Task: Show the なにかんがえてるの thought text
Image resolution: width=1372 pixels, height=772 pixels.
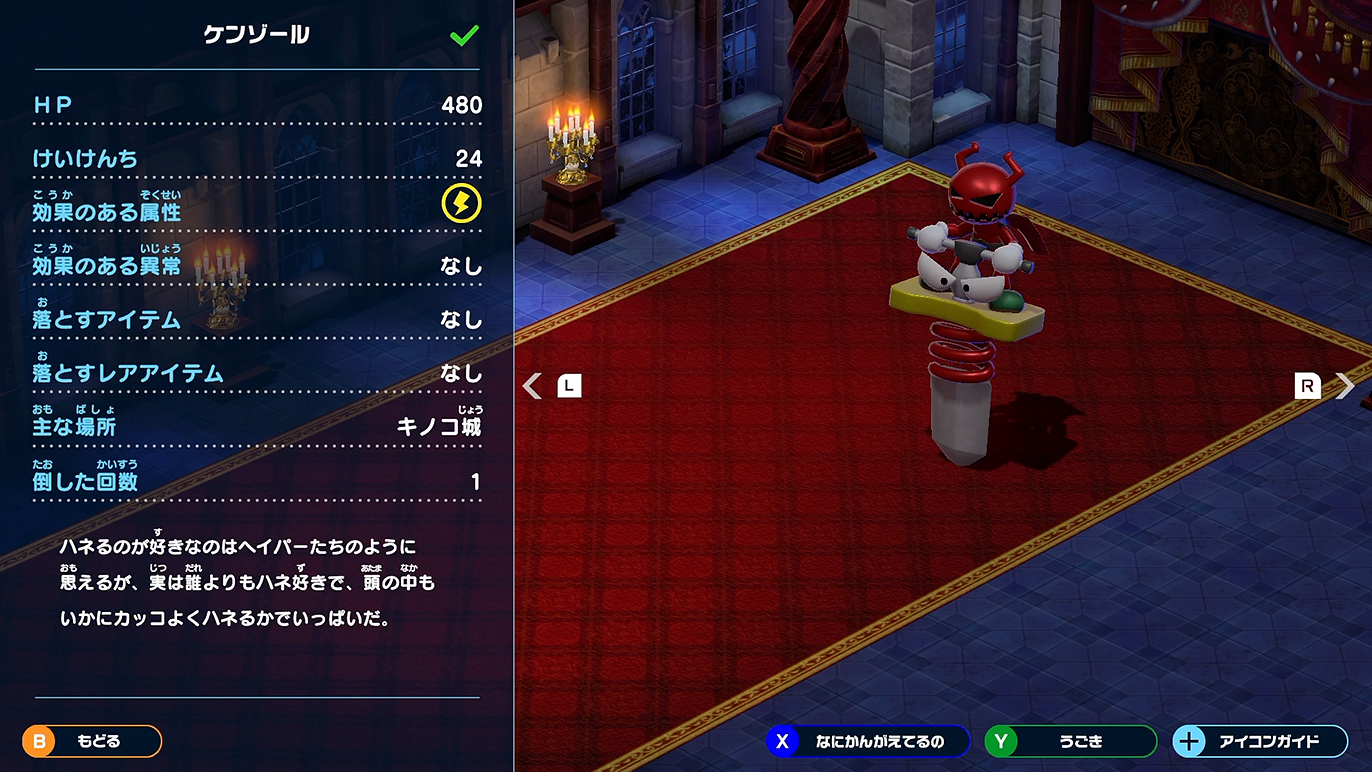Action: click(867, 741)
